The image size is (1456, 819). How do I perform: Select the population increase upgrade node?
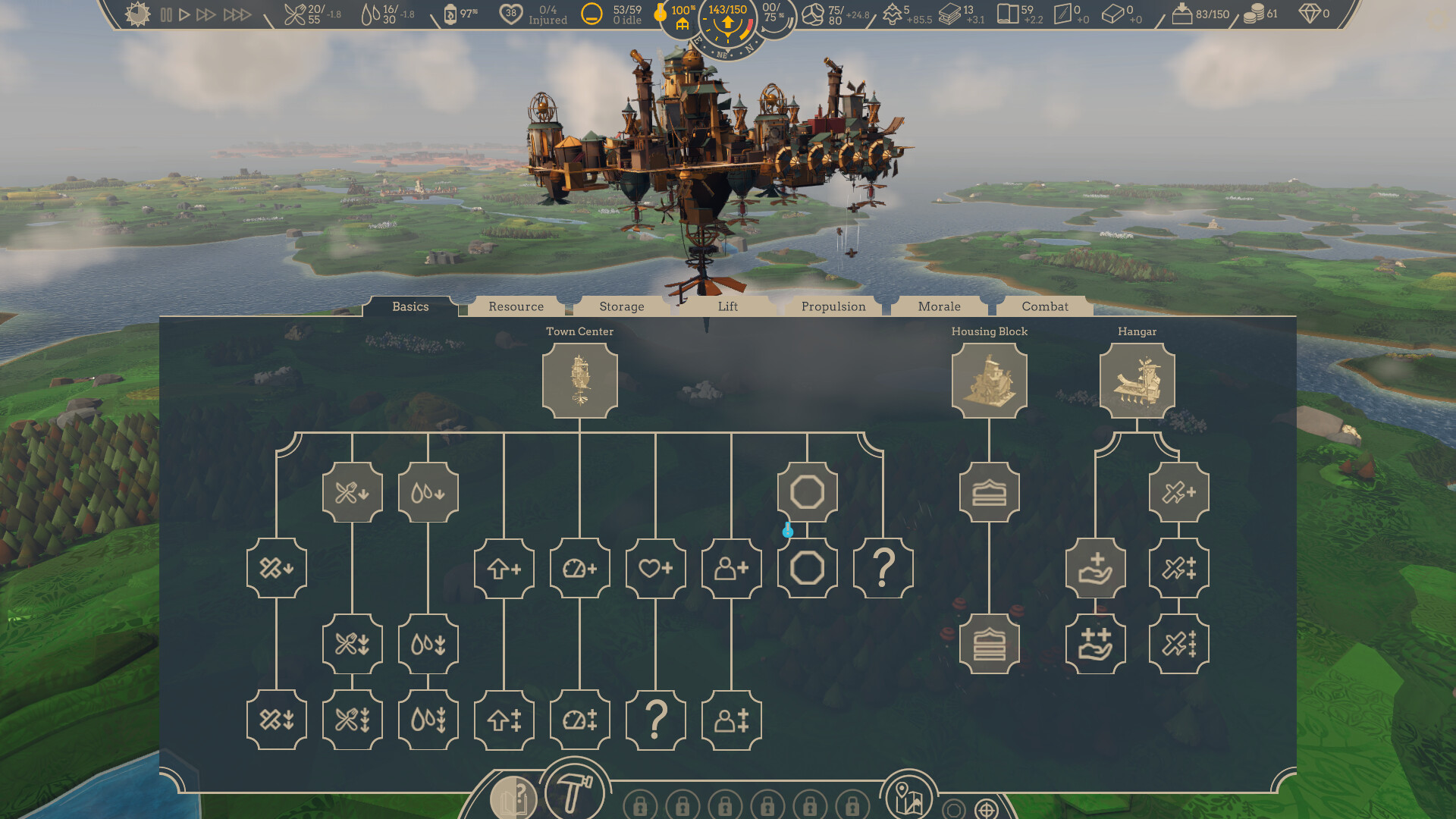pos(731,568)
